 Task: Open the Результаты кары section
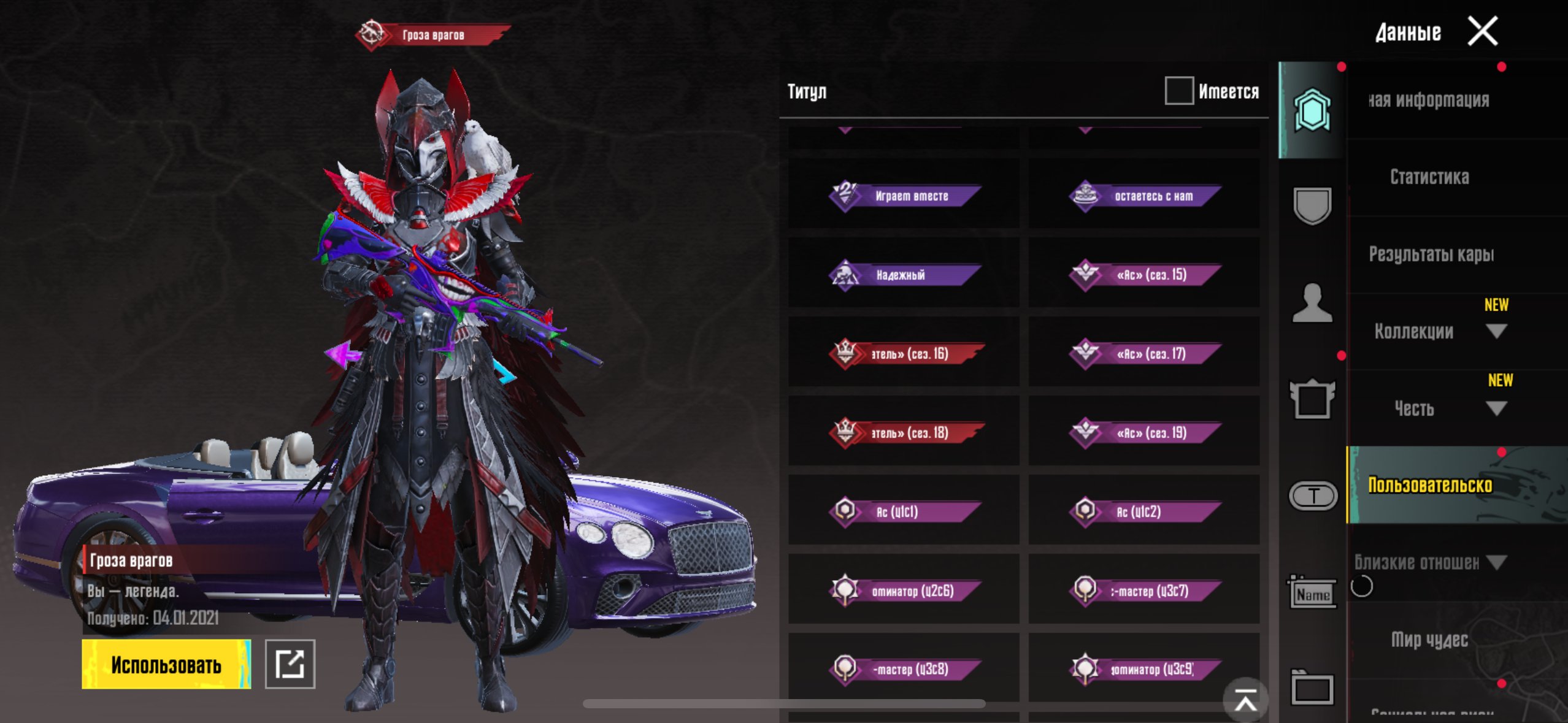[x=1431, y=254]
